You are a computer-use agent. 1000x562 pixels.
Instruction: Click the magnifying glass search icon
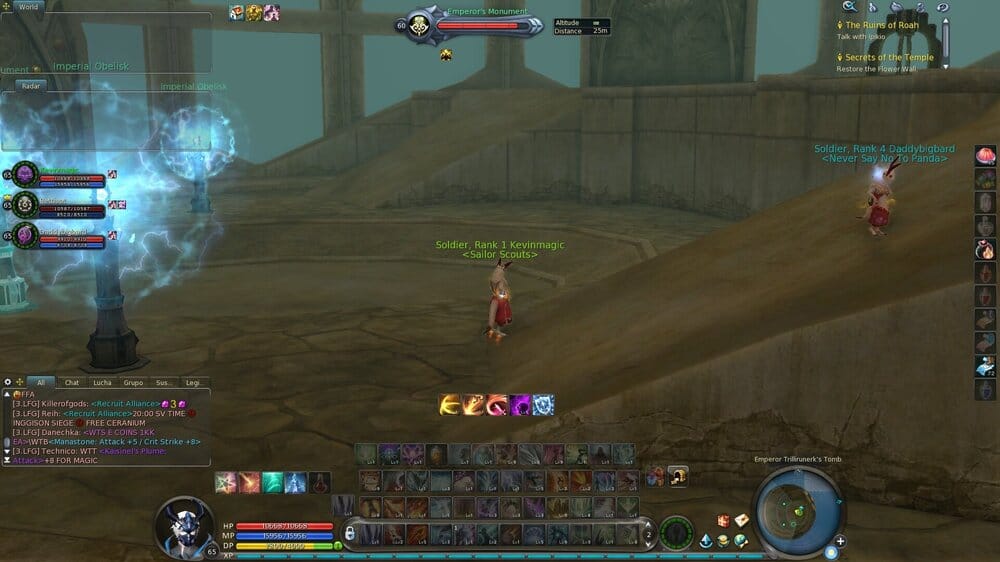point(849,7)
